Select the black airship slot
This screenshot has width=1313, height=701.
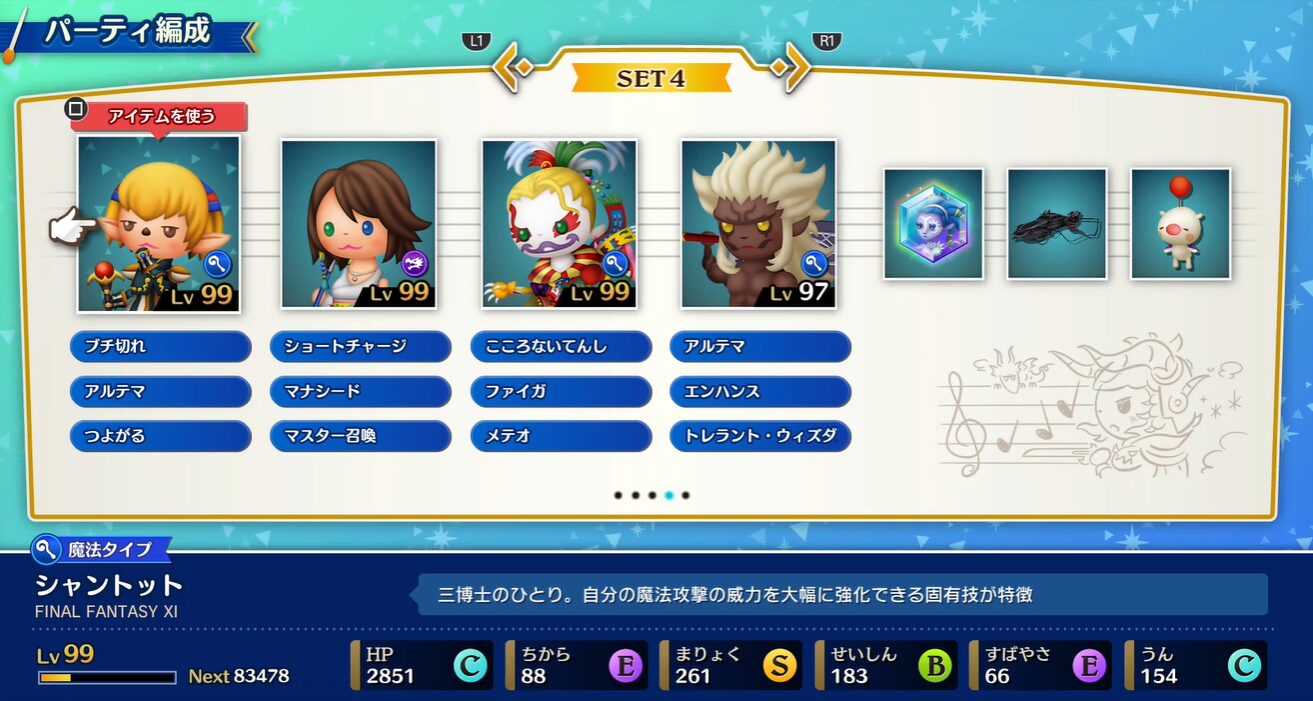(1057, 223)
